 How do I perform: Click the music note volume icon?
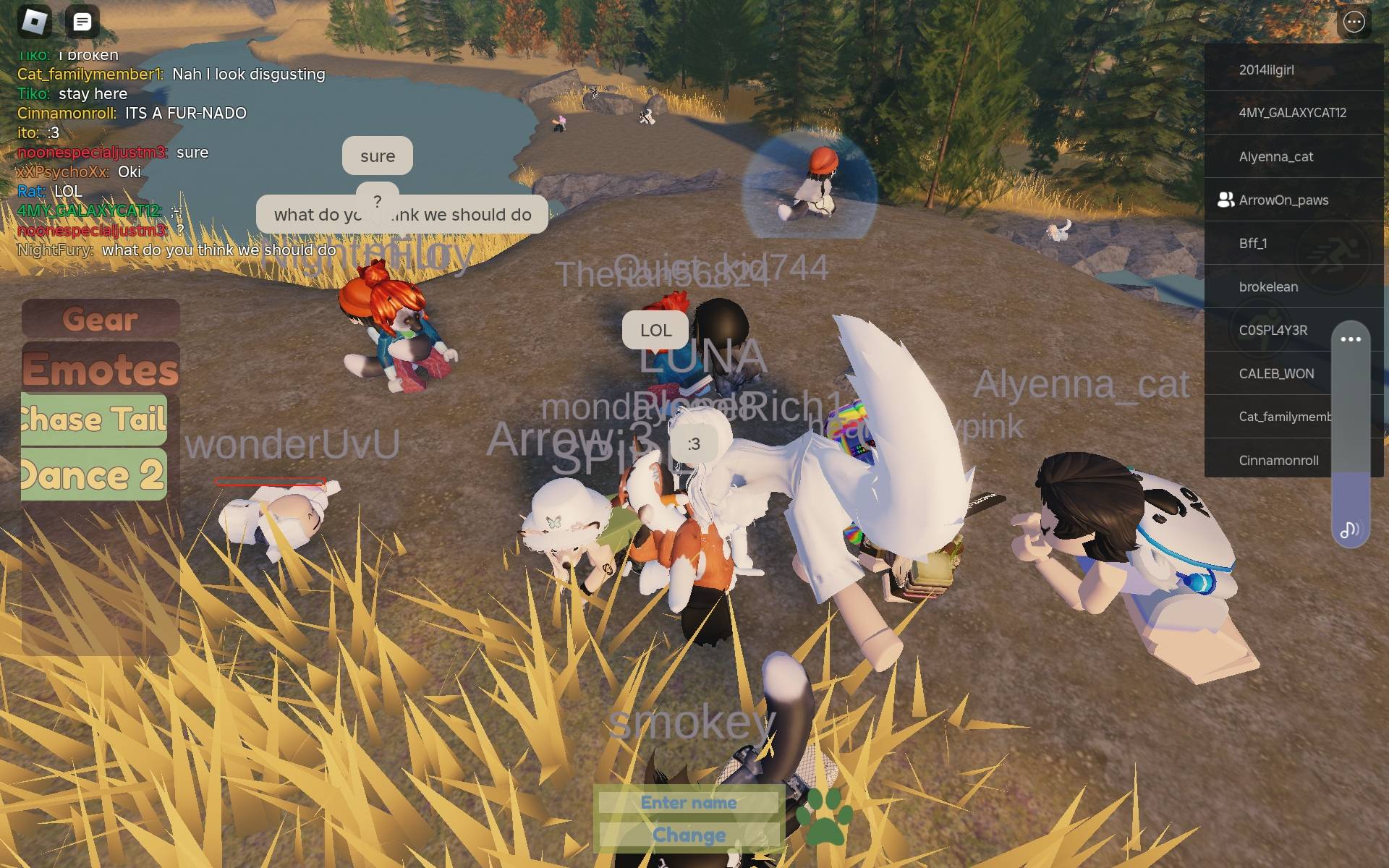(1349, 530)
